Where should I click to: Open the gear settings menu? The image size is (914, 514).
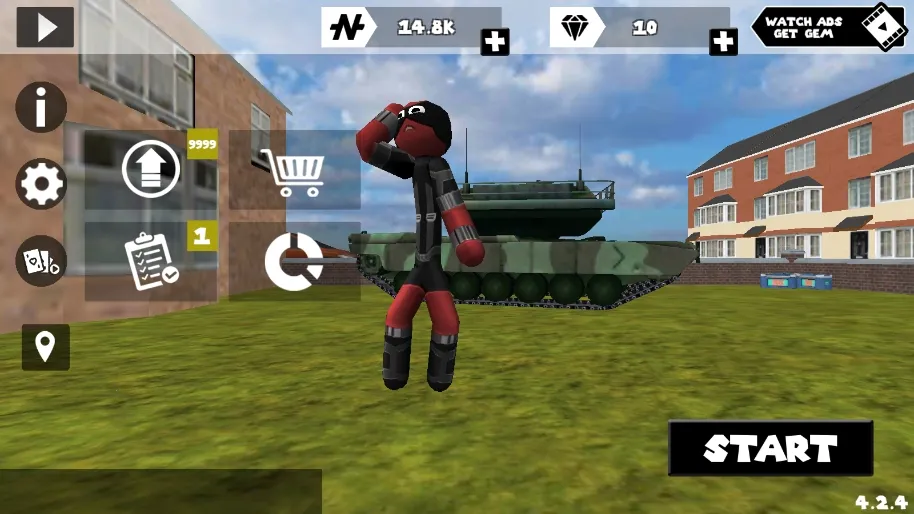click(41, 184)
